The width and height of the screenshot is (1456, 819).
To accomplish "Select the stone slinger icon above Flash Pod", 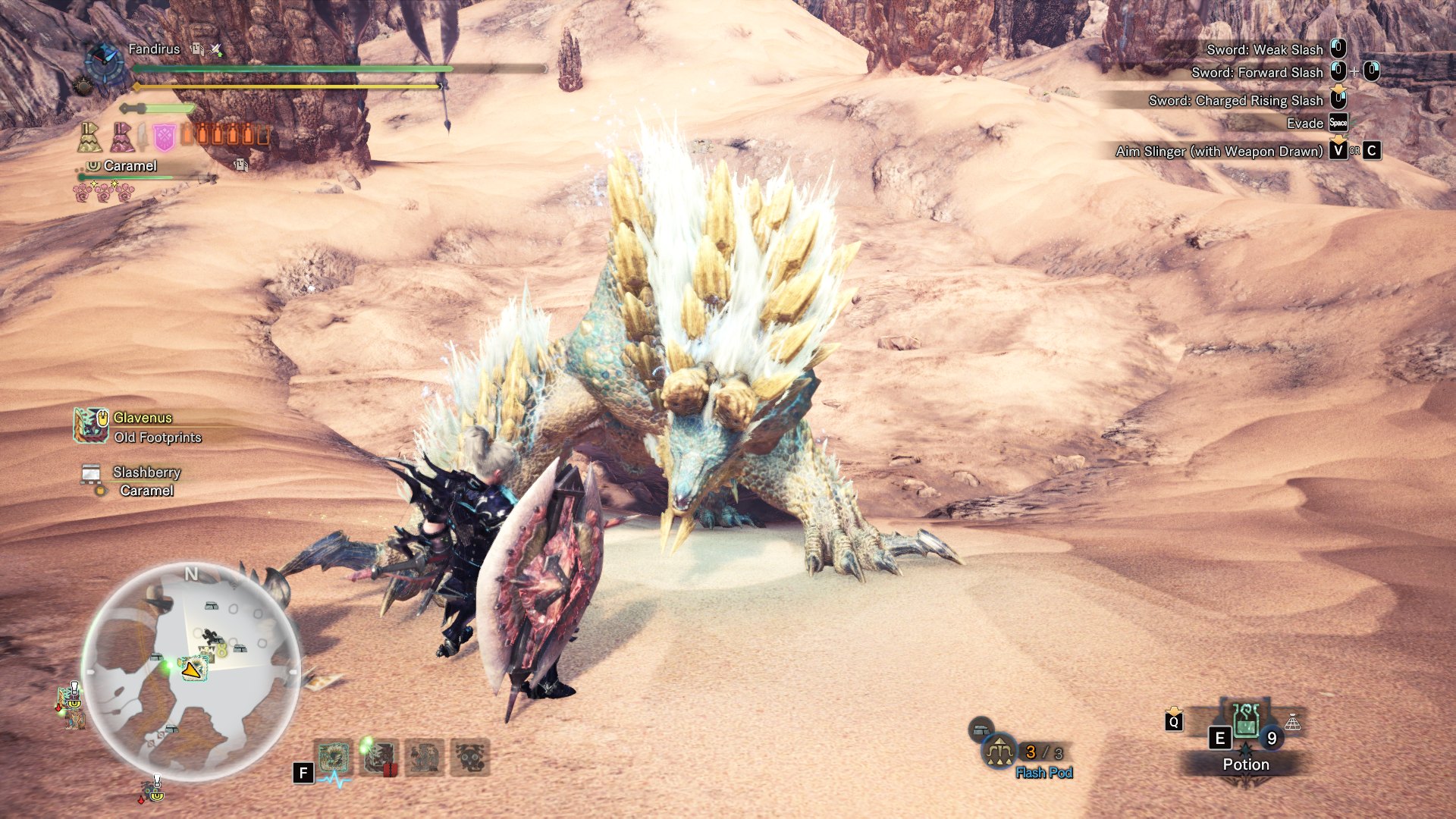I will click(981, 730).
